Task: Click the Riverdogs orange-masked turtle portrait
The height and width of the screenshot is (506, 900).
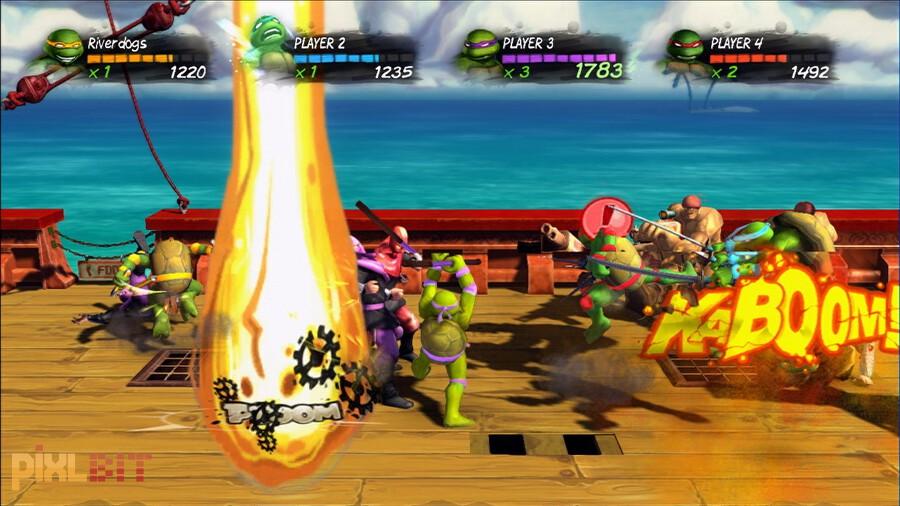Action: 62,50
